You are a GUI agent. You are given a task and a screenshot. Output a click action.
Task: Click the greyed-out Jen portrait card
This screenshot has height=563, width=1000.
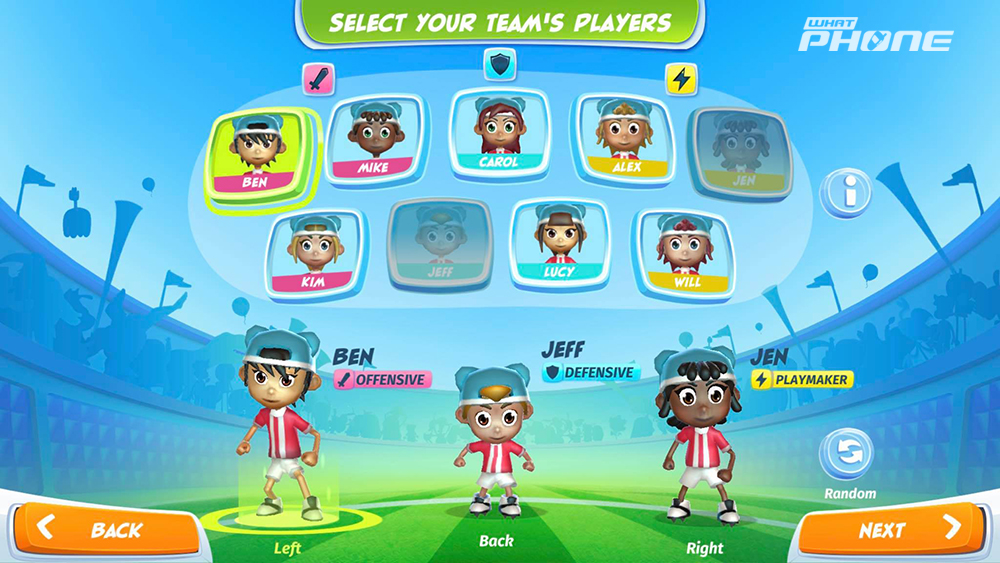pos(741,153)
